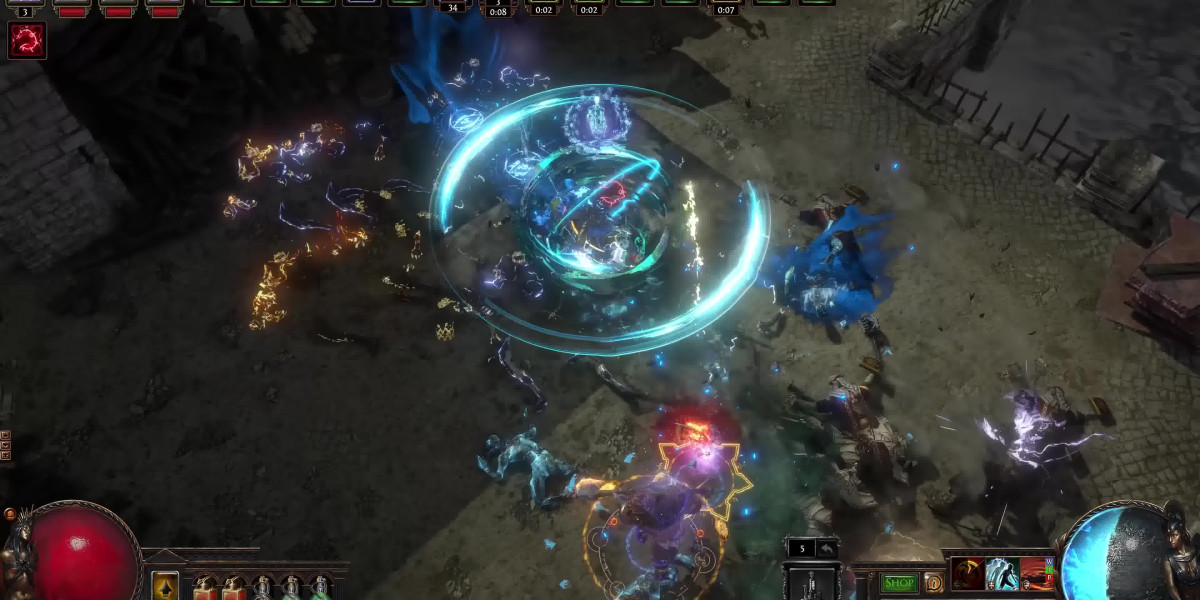The image size is (1200, 600).
Task: Click the grey return arrow button
Action: [x=827, y=548]
